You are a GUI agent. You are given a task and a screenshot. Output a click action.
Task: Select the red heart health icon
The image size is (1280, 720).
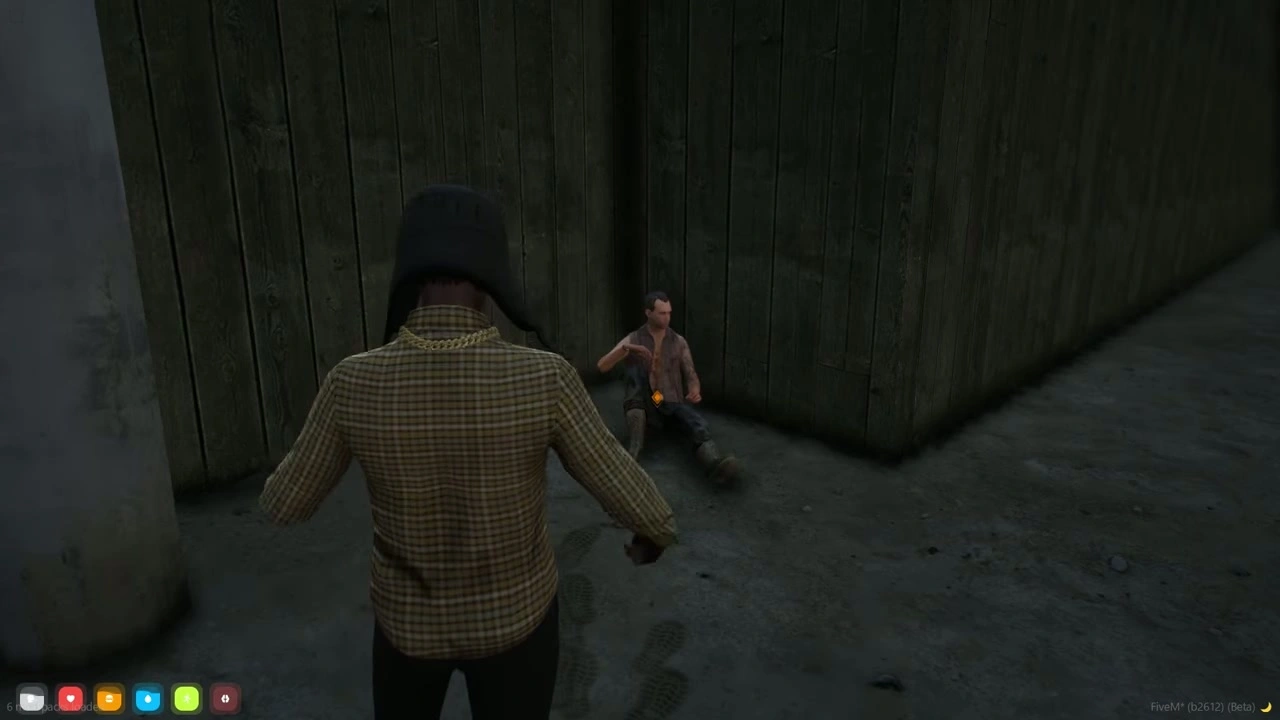tap(70, 699)
